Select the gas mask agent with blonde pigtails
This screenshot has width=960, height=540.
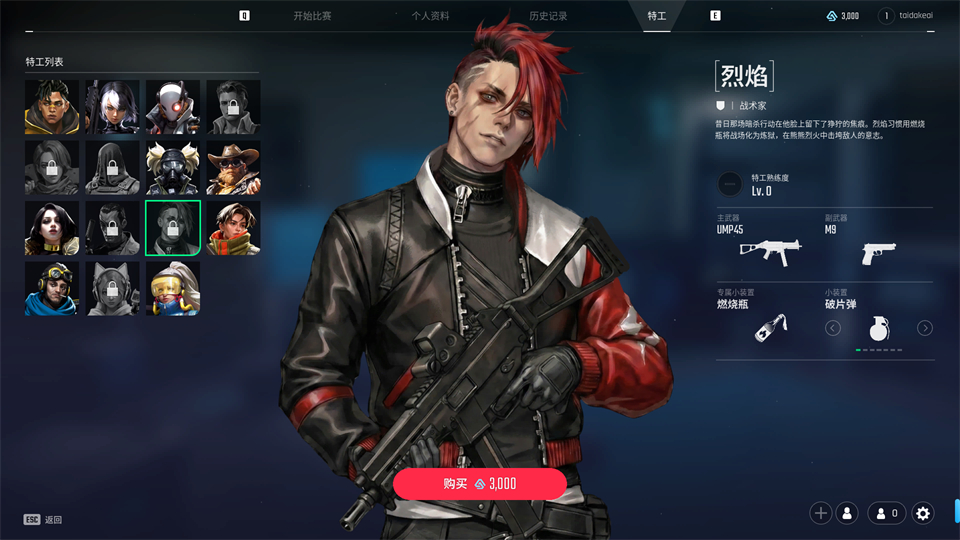(173, 168)
